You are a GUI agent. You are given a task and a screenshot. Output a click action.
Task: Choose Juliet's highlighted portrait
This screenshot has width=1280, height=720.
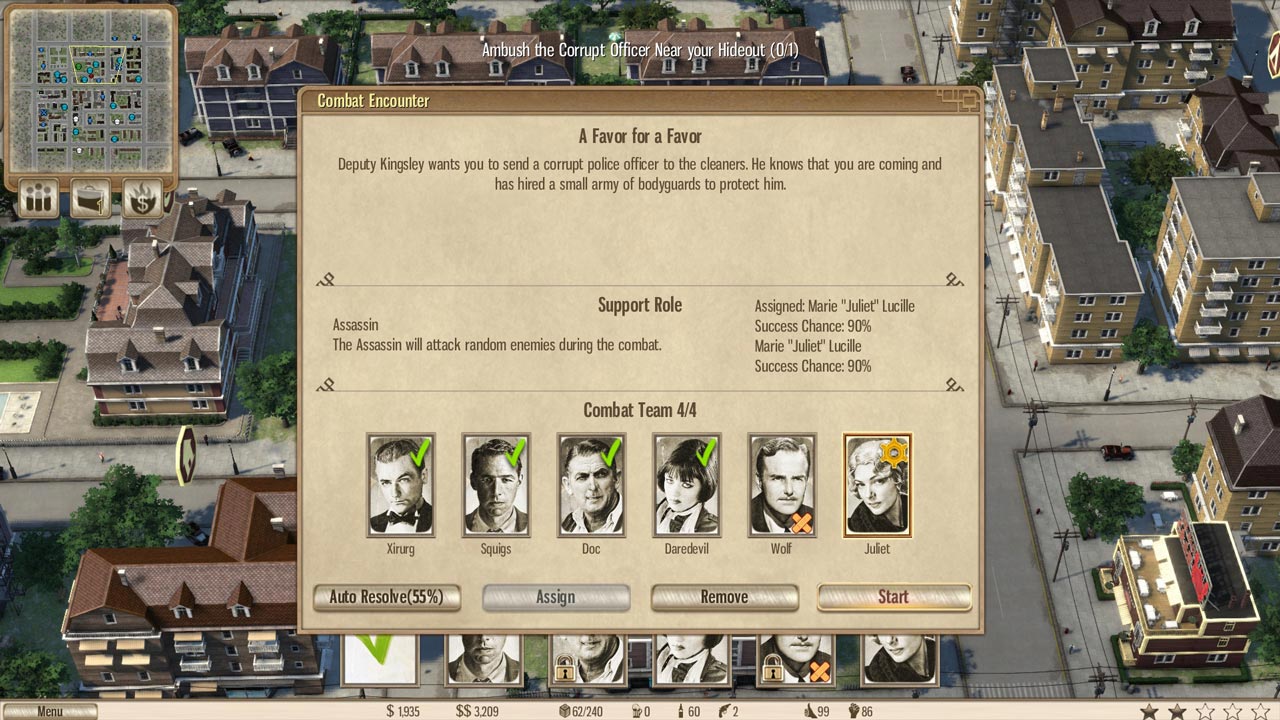(x=877, y=485)
